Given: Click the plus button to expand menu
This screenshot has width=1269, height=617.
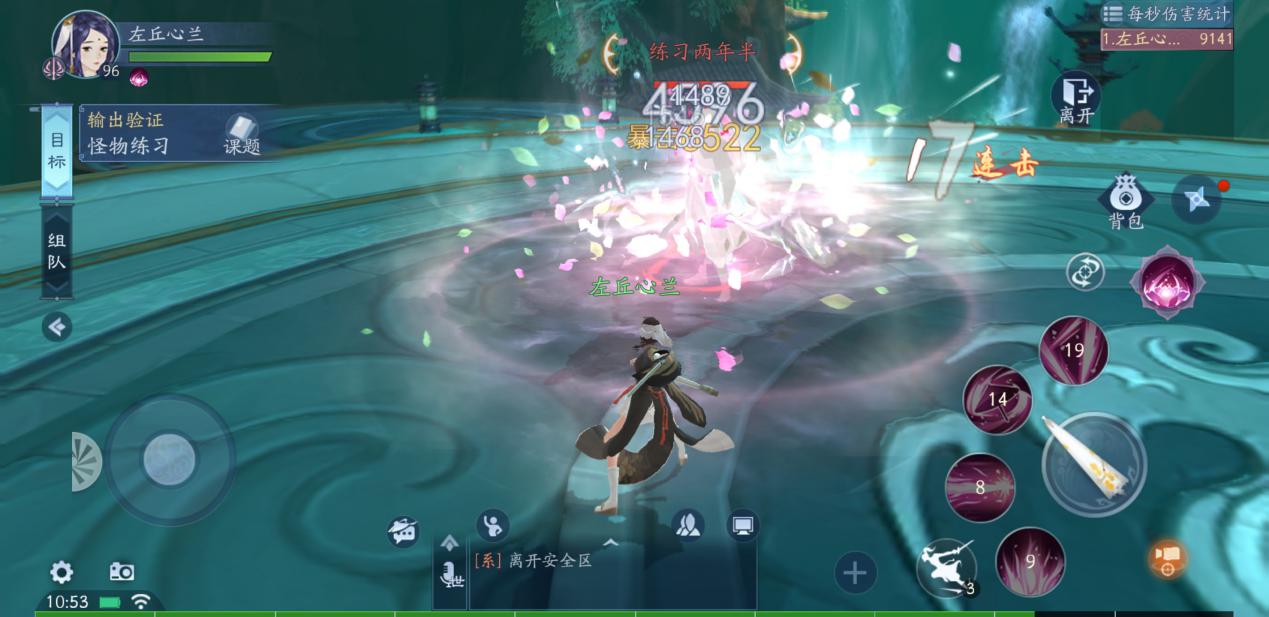Looking at the screenshot, I should (x=854, y=573).
